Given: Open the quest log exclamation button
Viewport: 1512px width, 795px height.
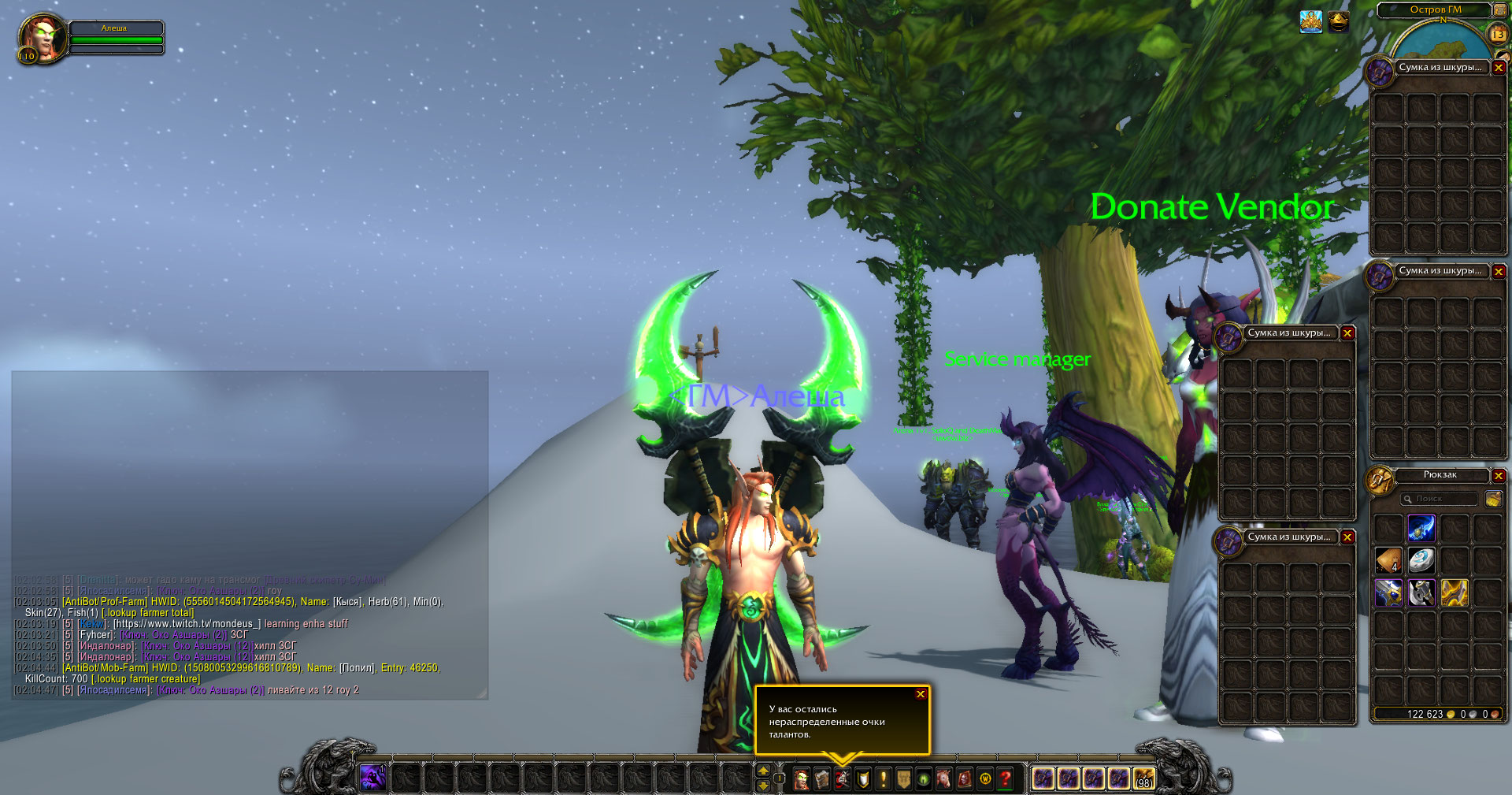Looking at the screenshot, I should pyautogui.click(x=884, y=779).
